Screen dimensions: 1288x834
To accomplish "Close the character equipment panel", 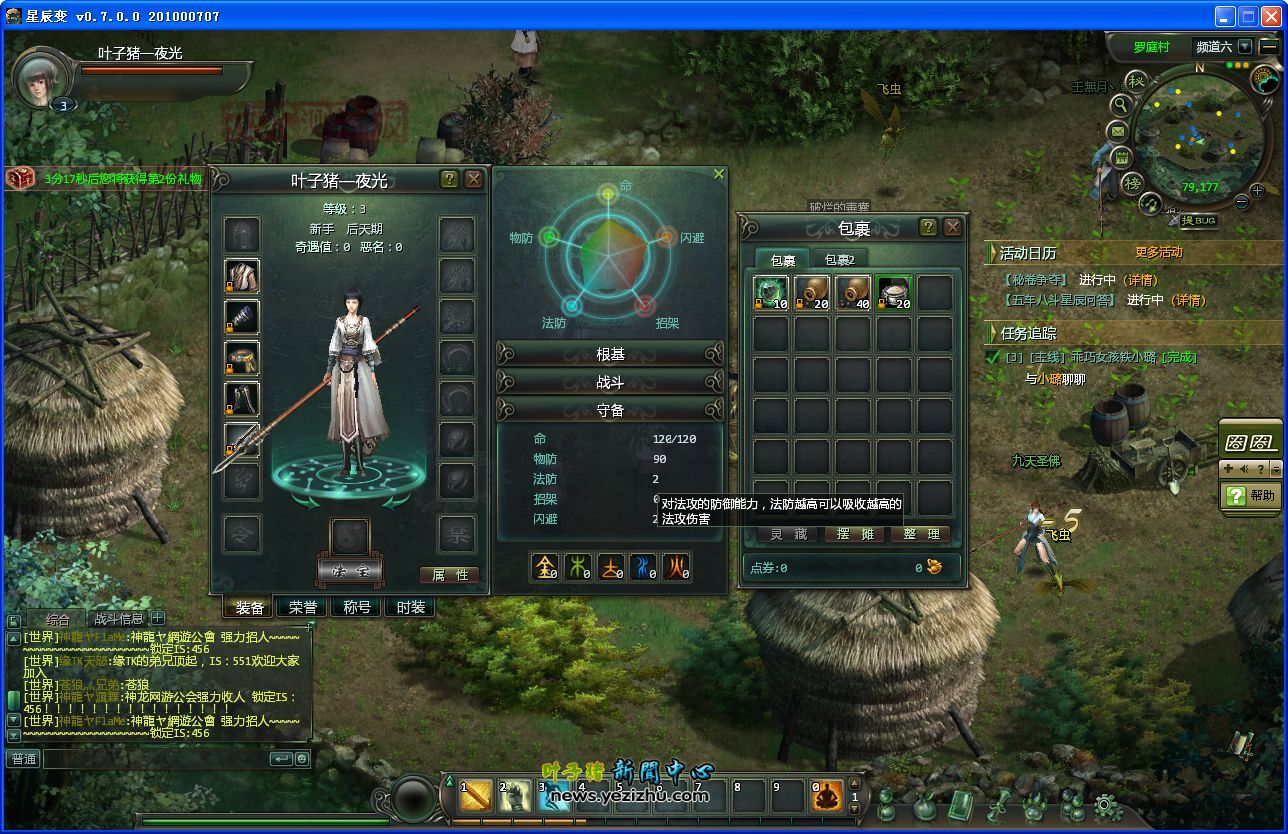I will click(474, 179).
